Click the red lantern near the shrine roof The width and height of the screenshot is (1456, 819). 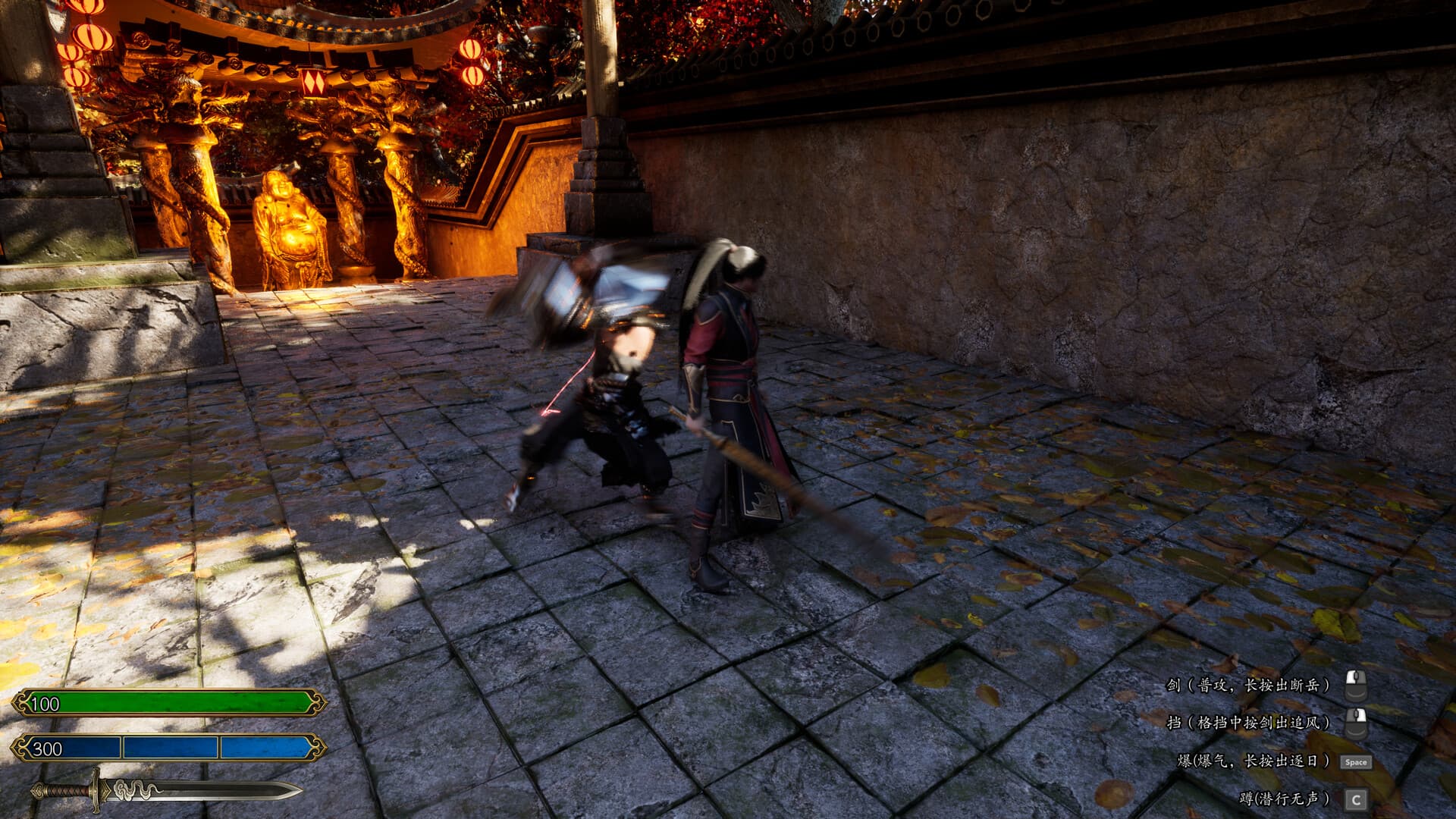[x=94, y=38]
